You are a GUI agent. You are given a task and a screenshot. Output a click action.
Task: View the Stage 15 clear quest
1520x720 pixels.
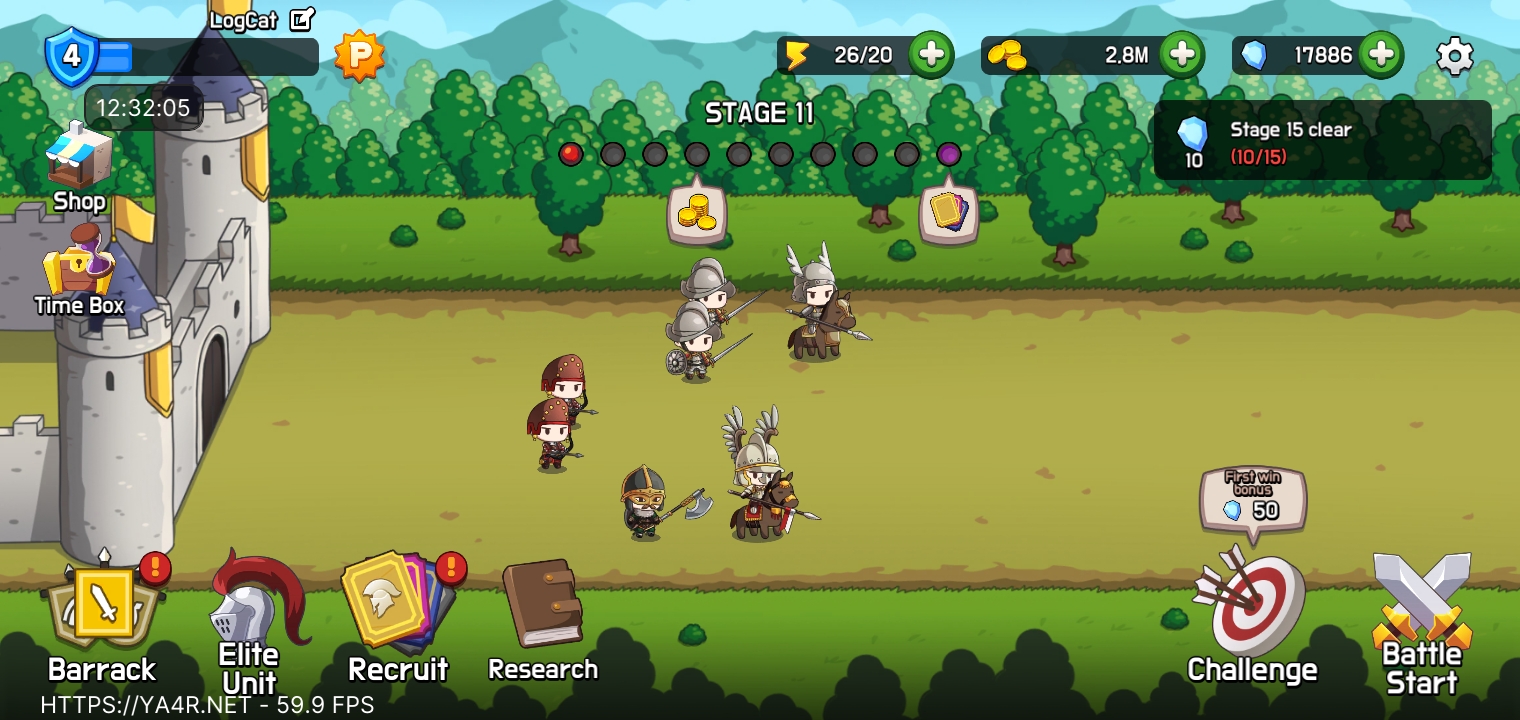1322,141
